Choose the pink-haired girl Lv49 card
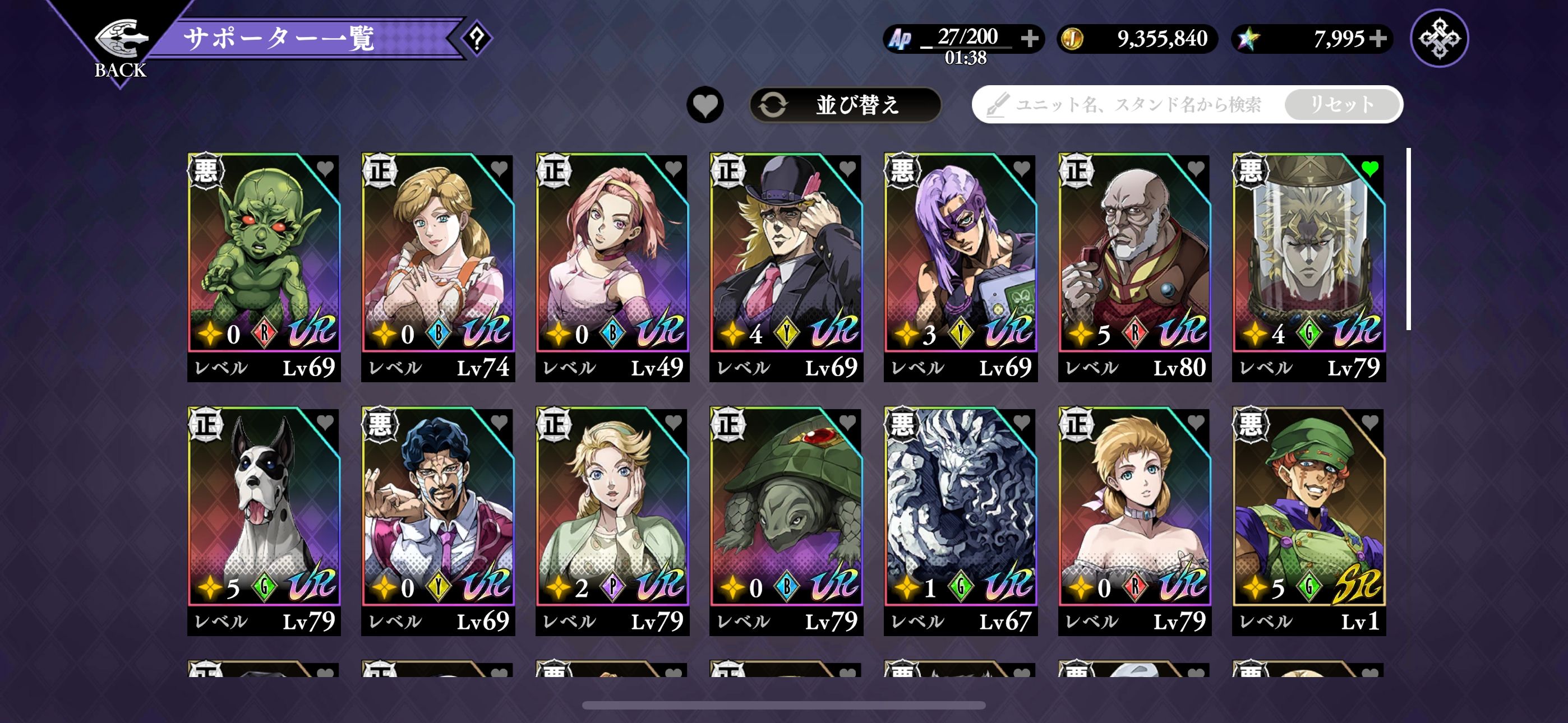 [612, 256]
